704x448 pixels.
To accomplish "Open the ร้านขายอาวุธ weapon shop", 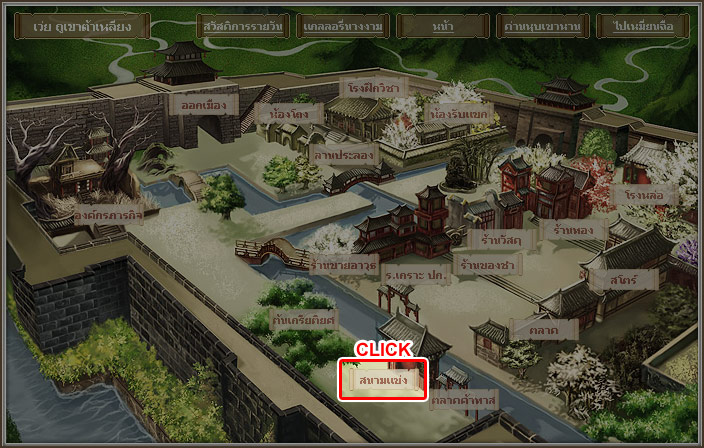I will point(343,266).
